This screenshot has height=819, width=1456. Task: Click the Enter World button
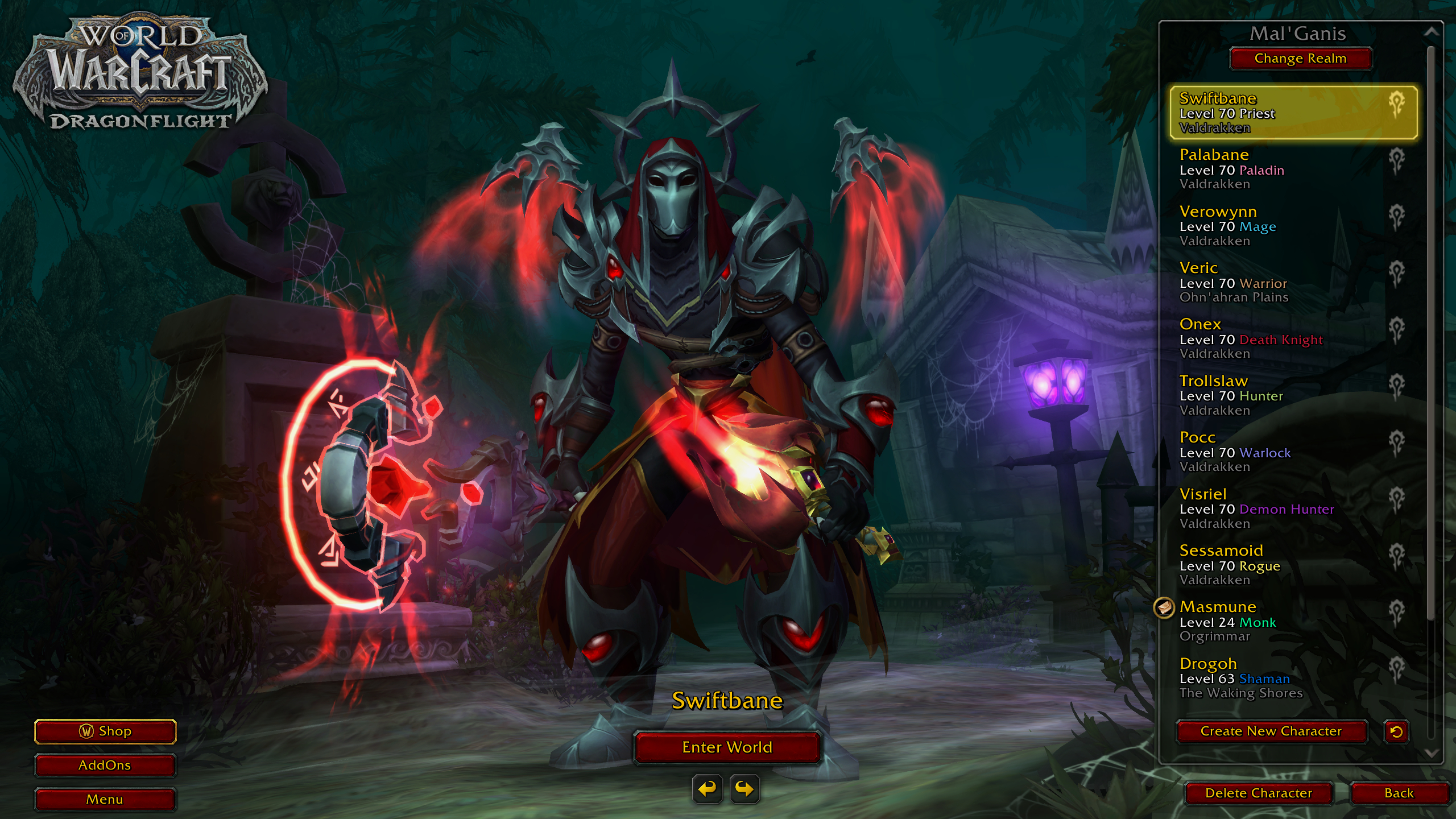tap(727, 747)
